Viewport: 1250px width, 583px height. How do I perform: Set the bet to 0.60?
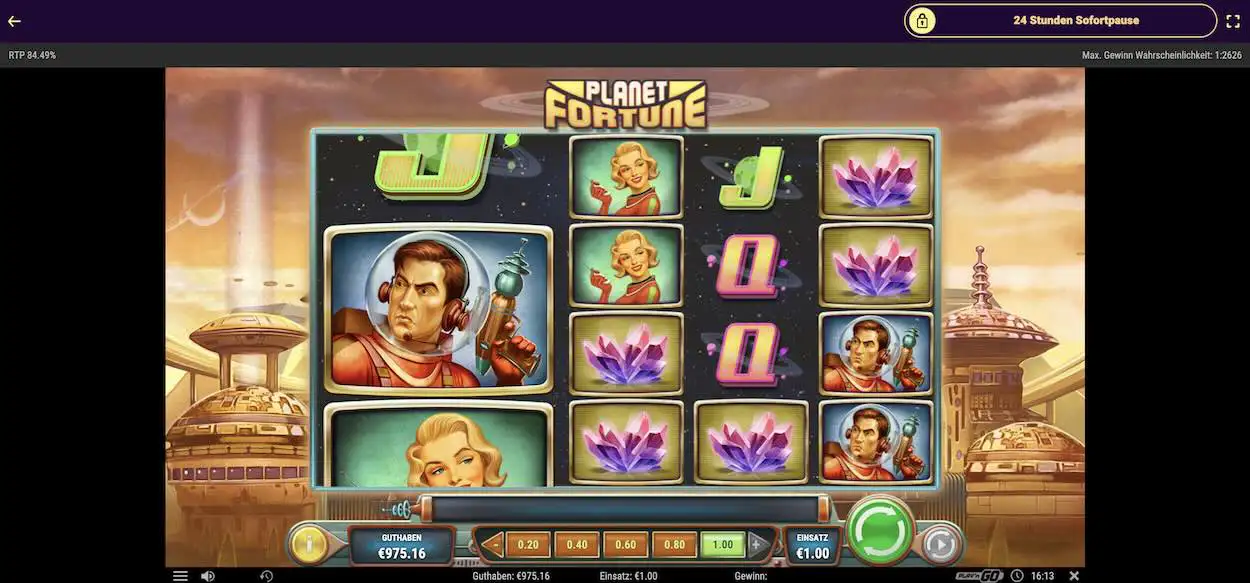[x=626, y=545]
